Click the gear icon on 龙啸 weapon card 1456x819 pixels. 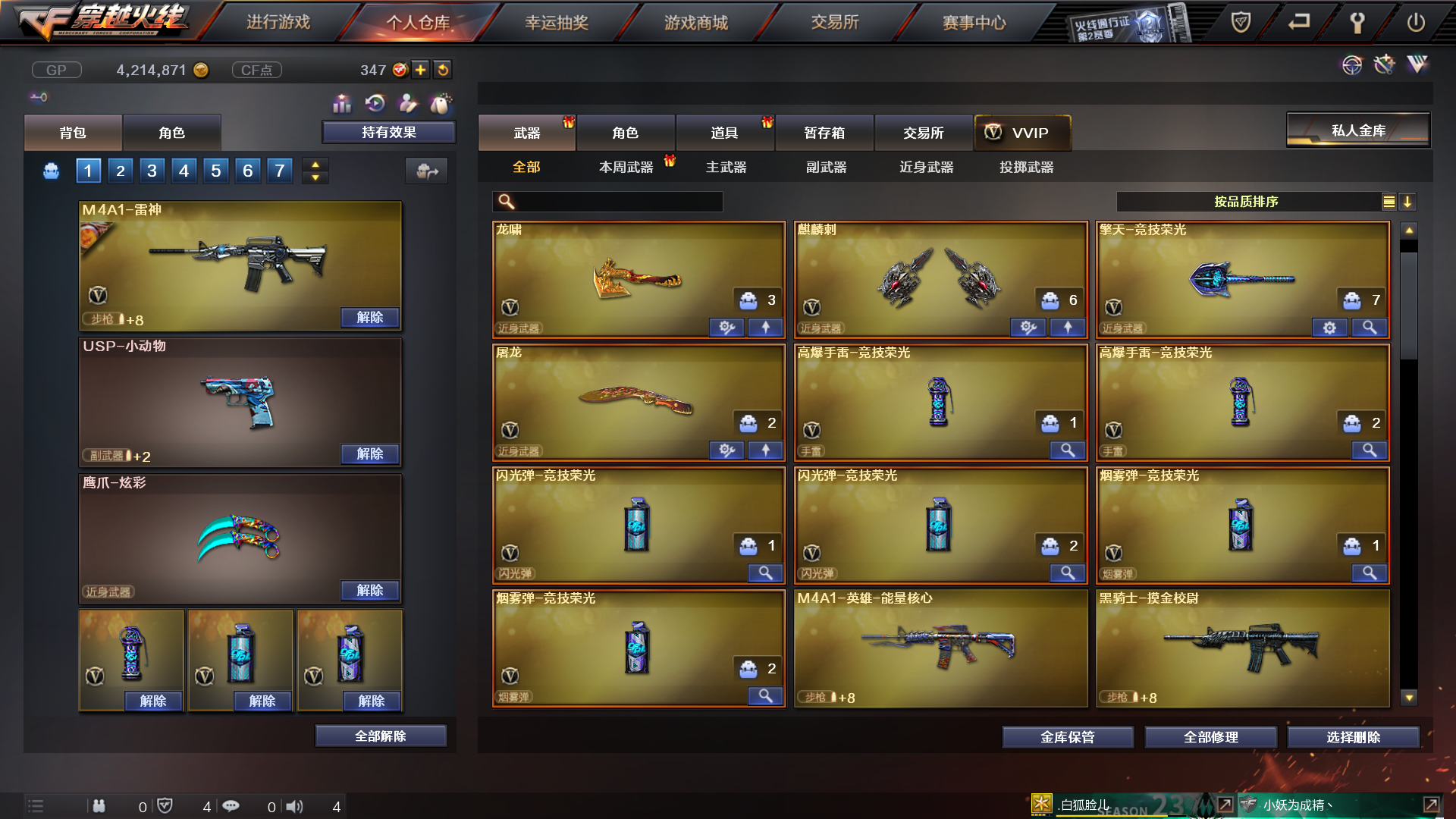click(x=726, y=328)
